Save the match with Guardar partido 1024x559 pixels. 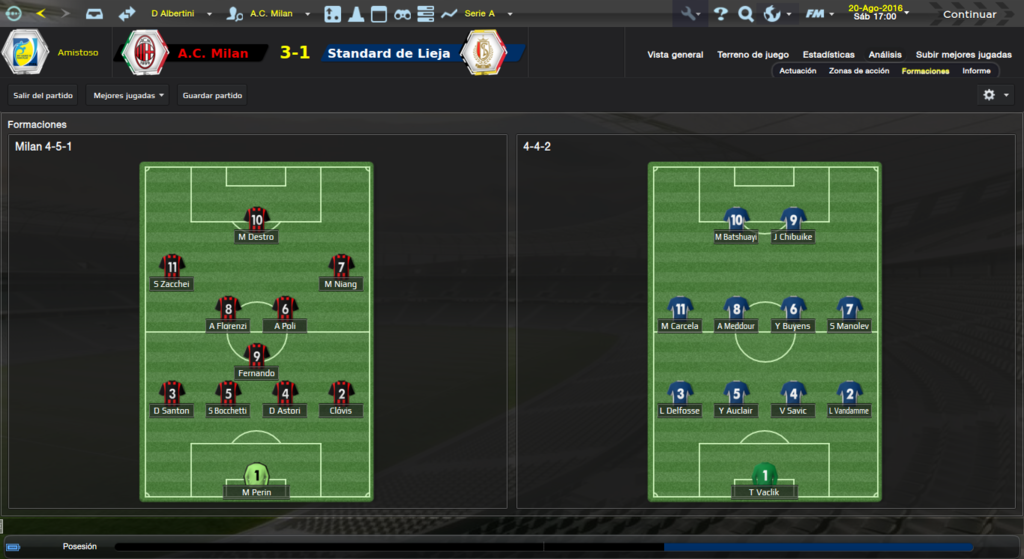point(212,96)
